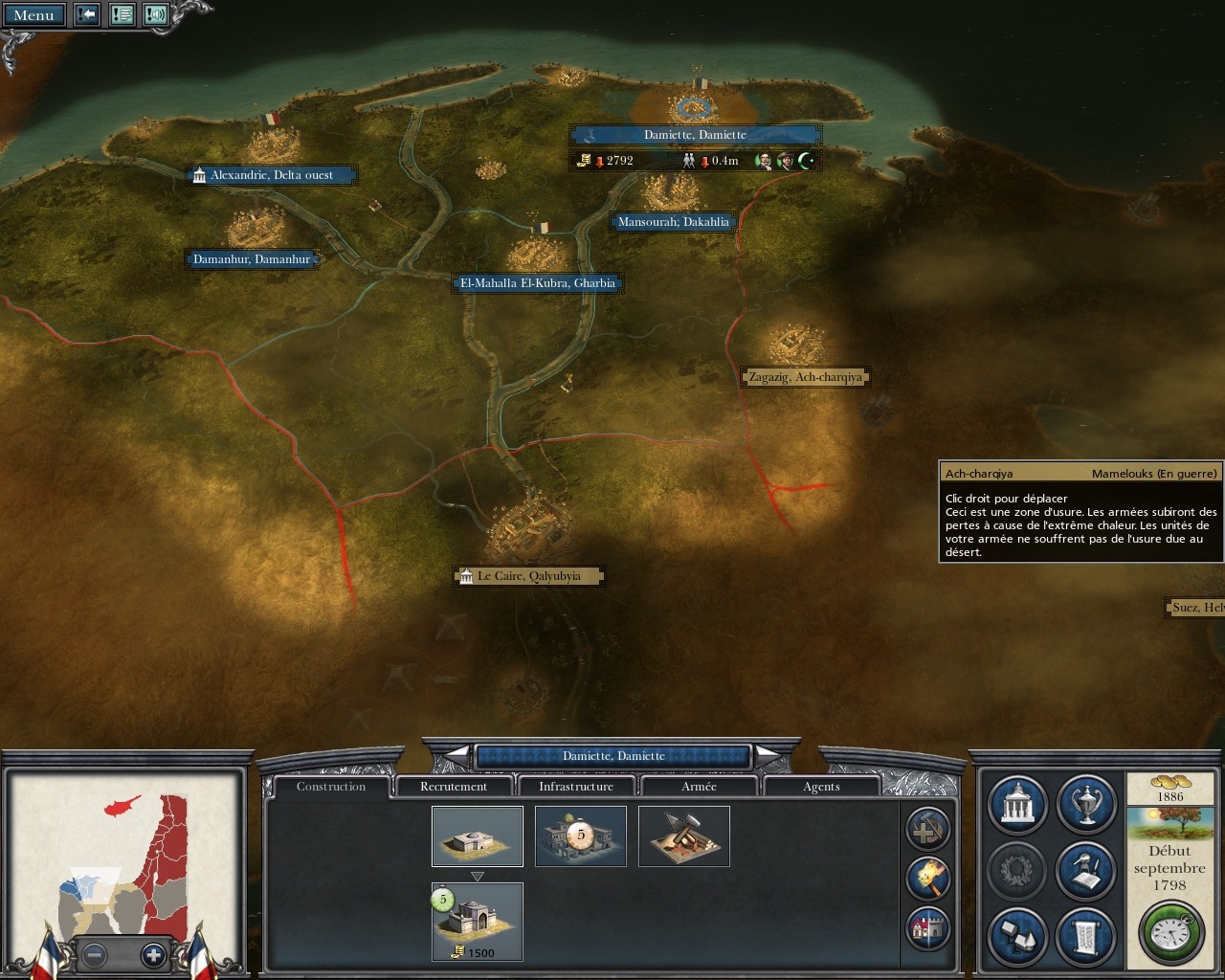Go to the next settlement arrow
Viewport: 1225px width, 980px height.
click(768, 756)
